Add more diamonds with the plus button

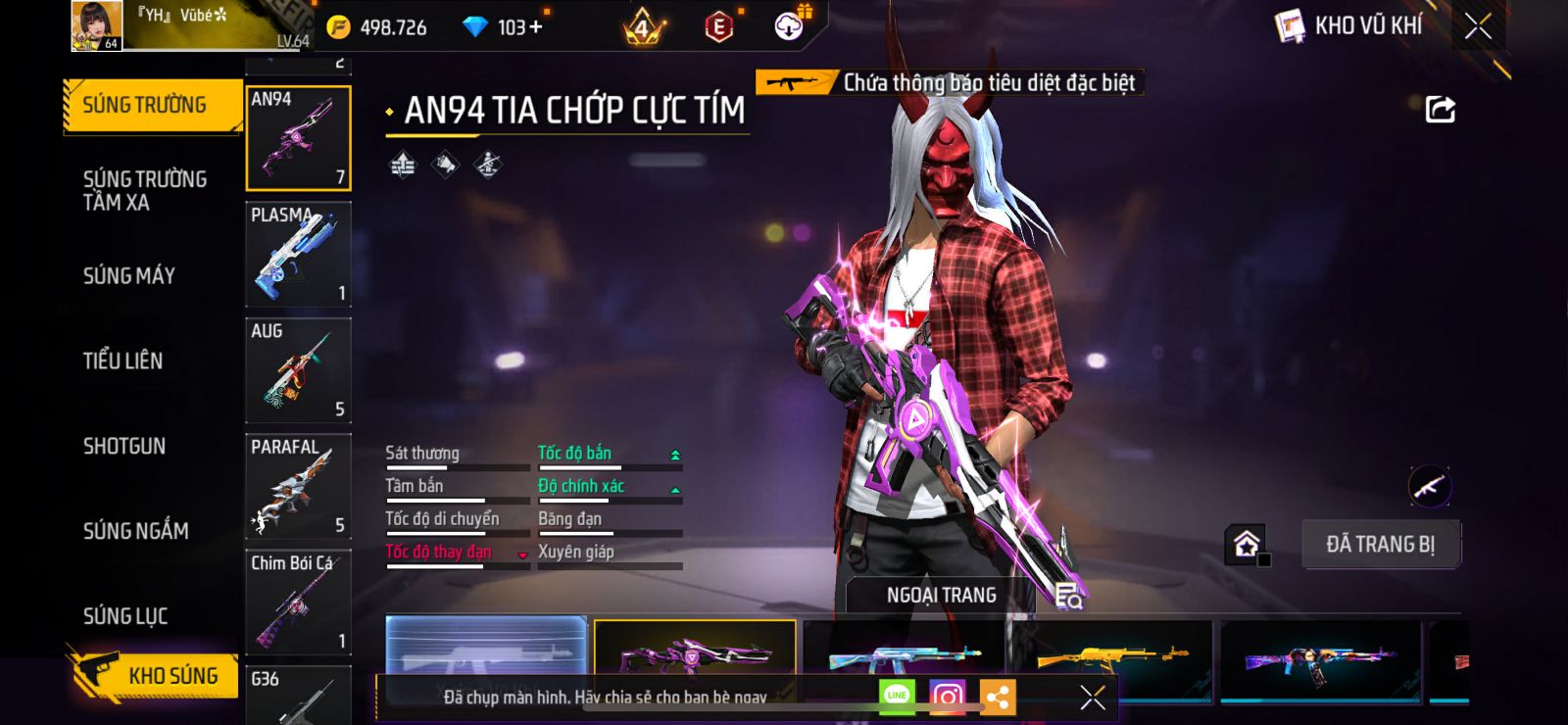535,26
